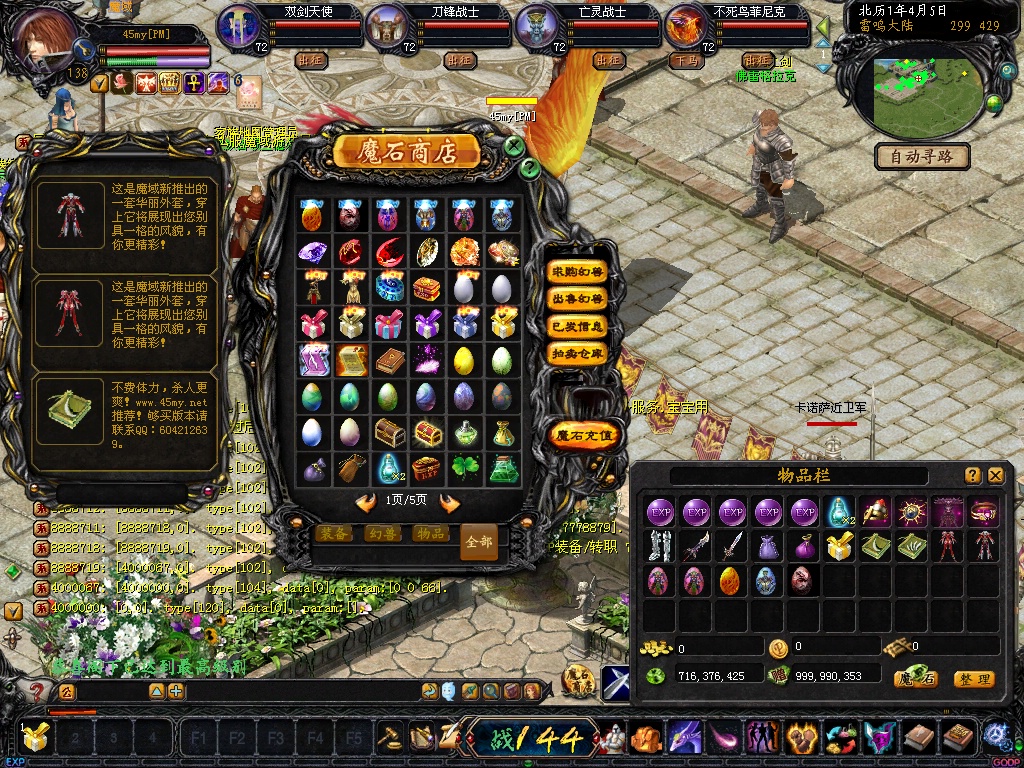Click the 自动寻路 auto-pathfinding button
The width and height of the screenshot is (1024, 768).
coord(923,156)
